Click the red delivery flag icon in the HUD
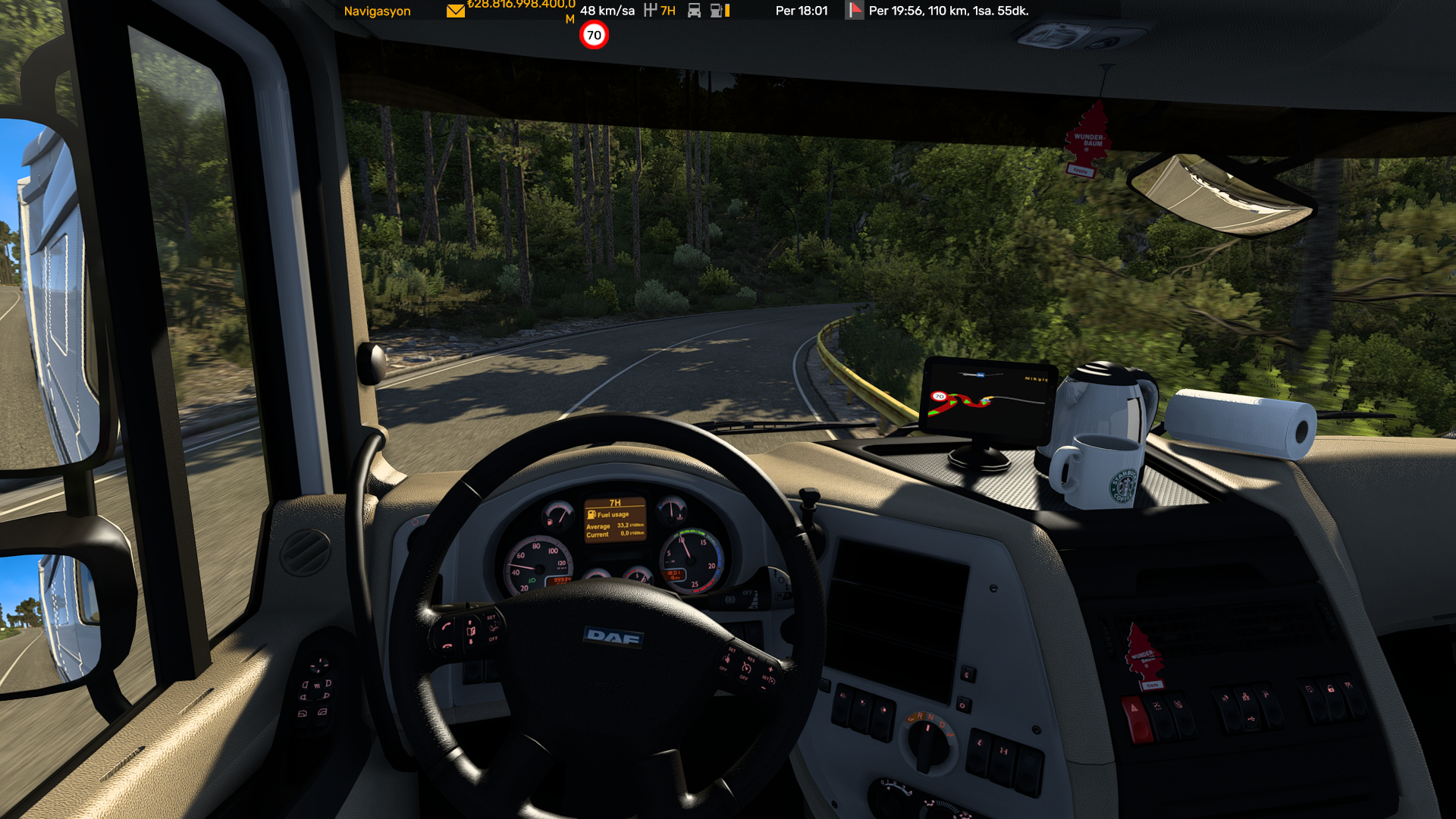1456x819 pixels. (x=855, y=11)
